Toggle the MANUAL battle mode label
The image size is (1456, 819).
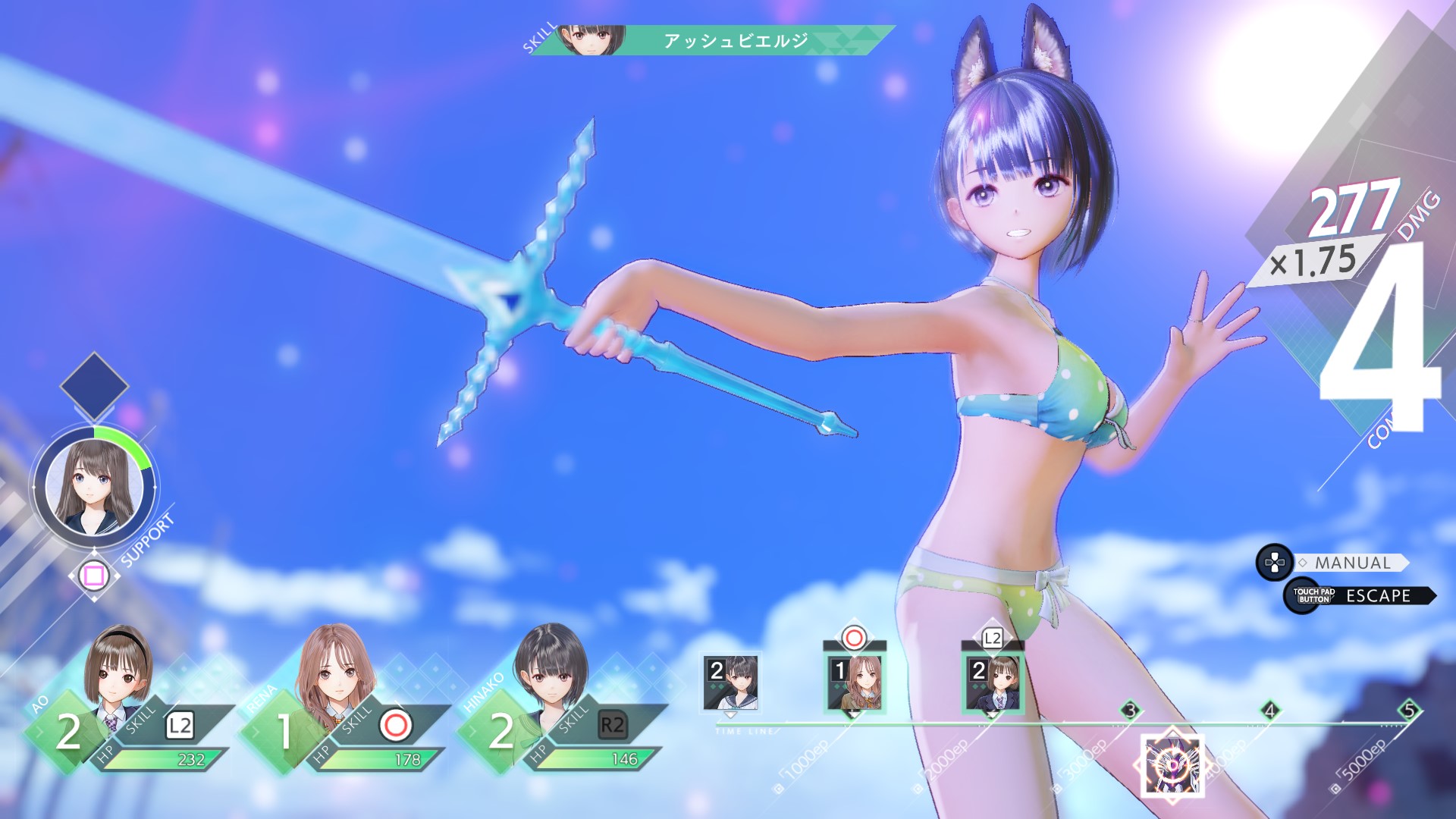tap(1352, 563)
